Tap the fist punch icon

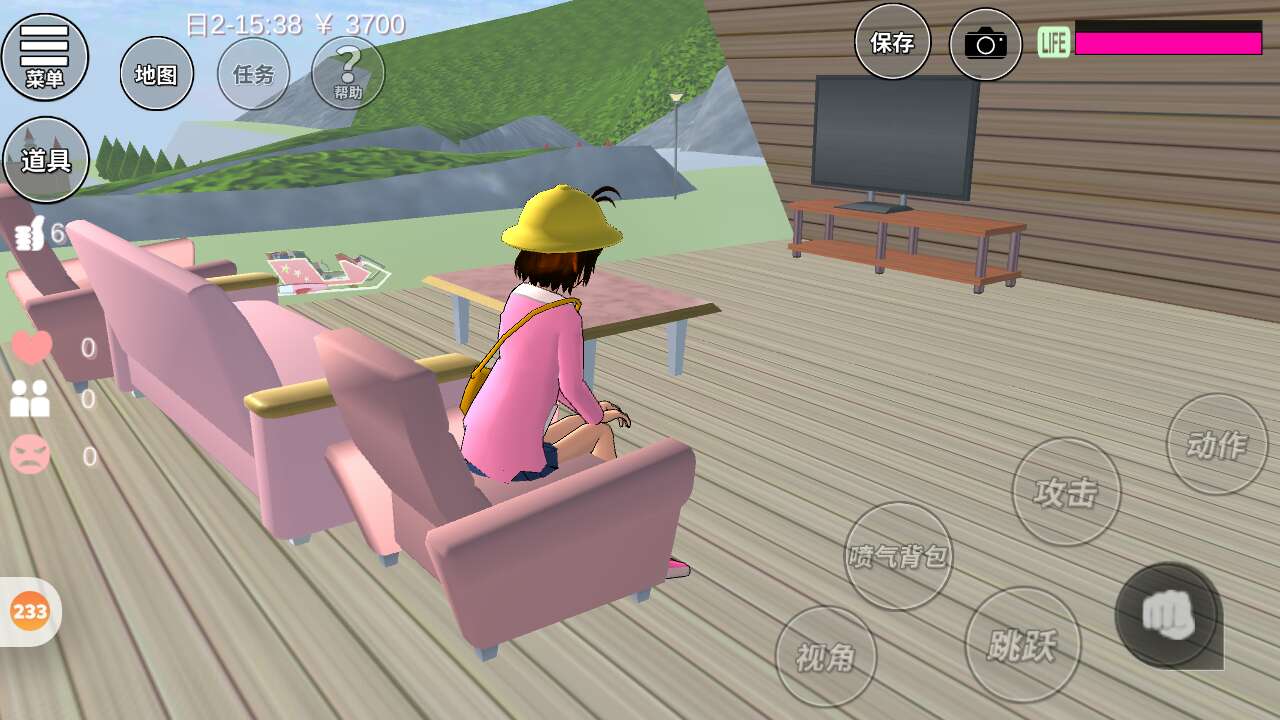click(x=1168, y=615)
